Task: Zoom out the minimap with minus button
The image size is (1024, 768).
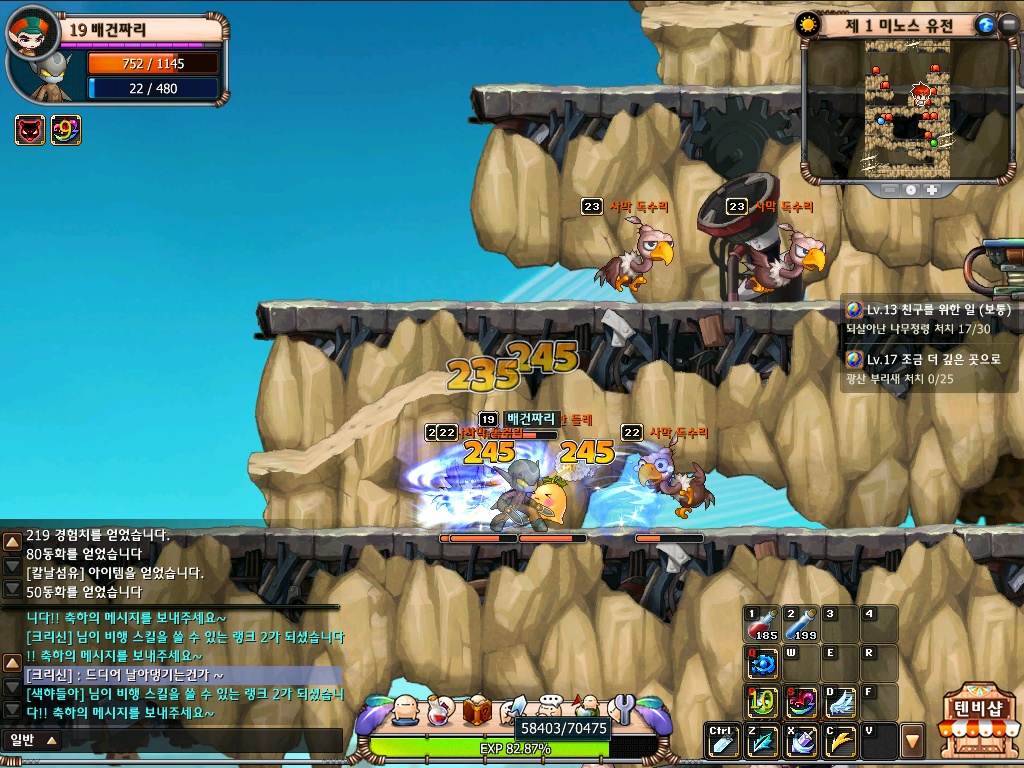Action: [x=889, y=189]
